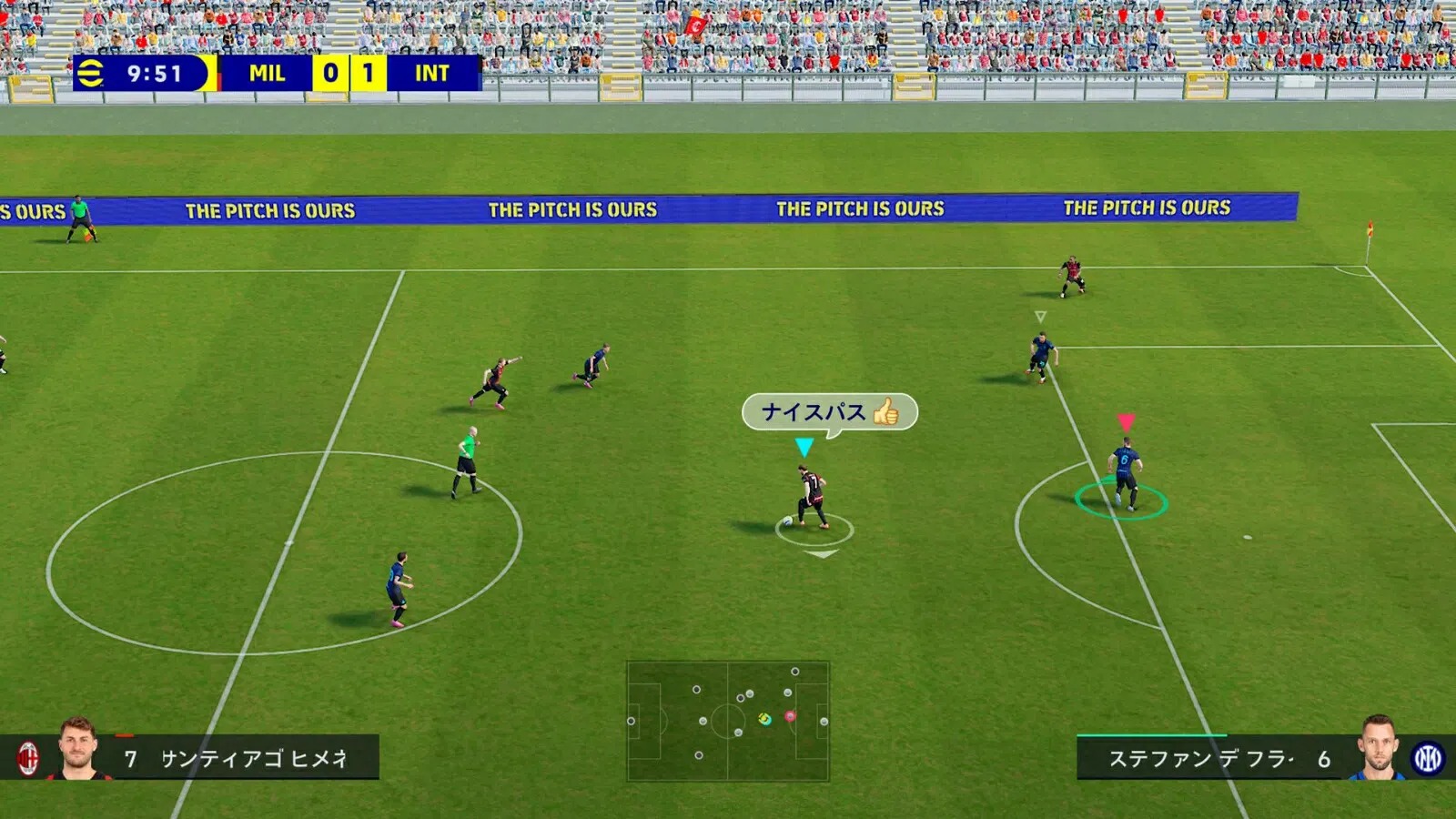
Task: Click the pink marker above Inter player number 6
Action: click(1127, 420)
